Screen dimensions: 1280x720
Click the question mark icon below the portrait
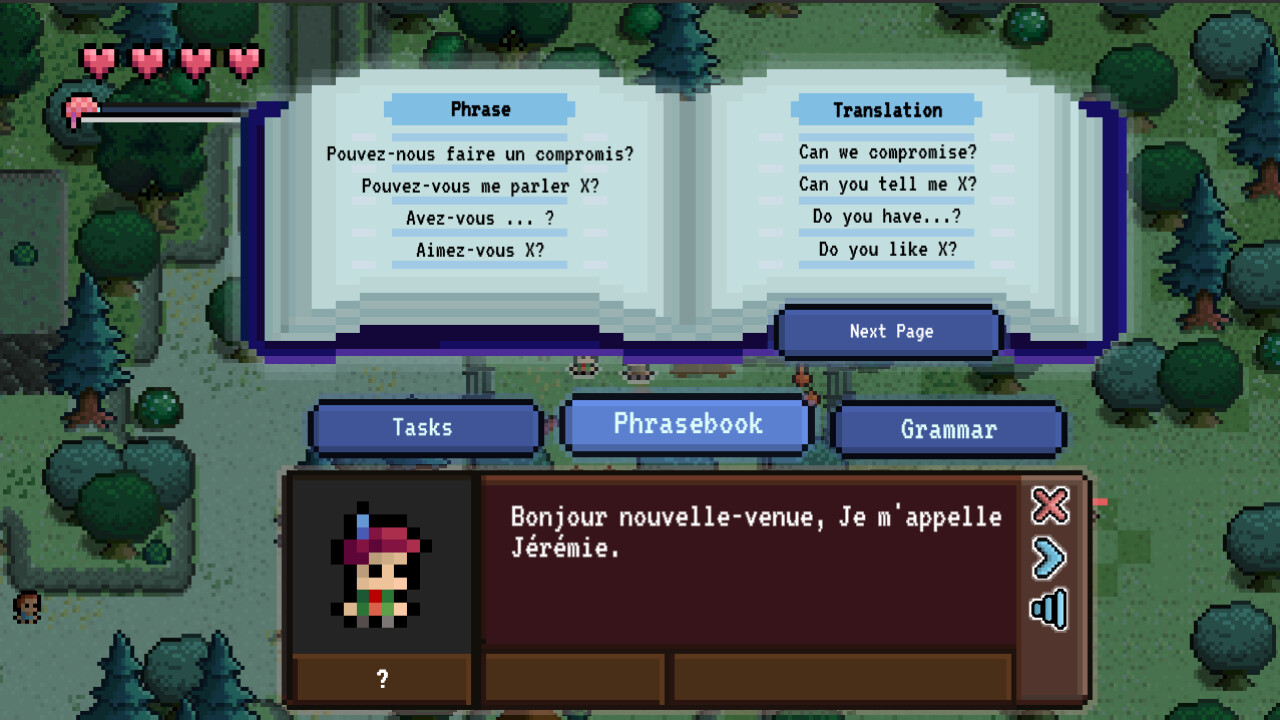(380, 678)
